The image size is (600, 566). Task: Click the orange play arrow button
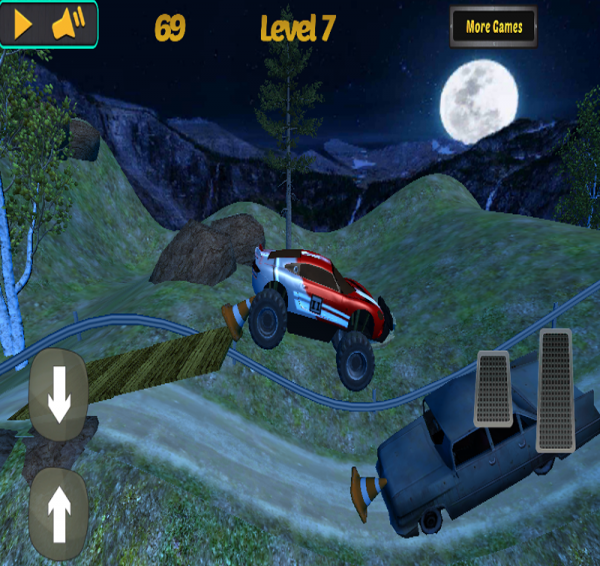pyautogui.click(x=24, y=25)
